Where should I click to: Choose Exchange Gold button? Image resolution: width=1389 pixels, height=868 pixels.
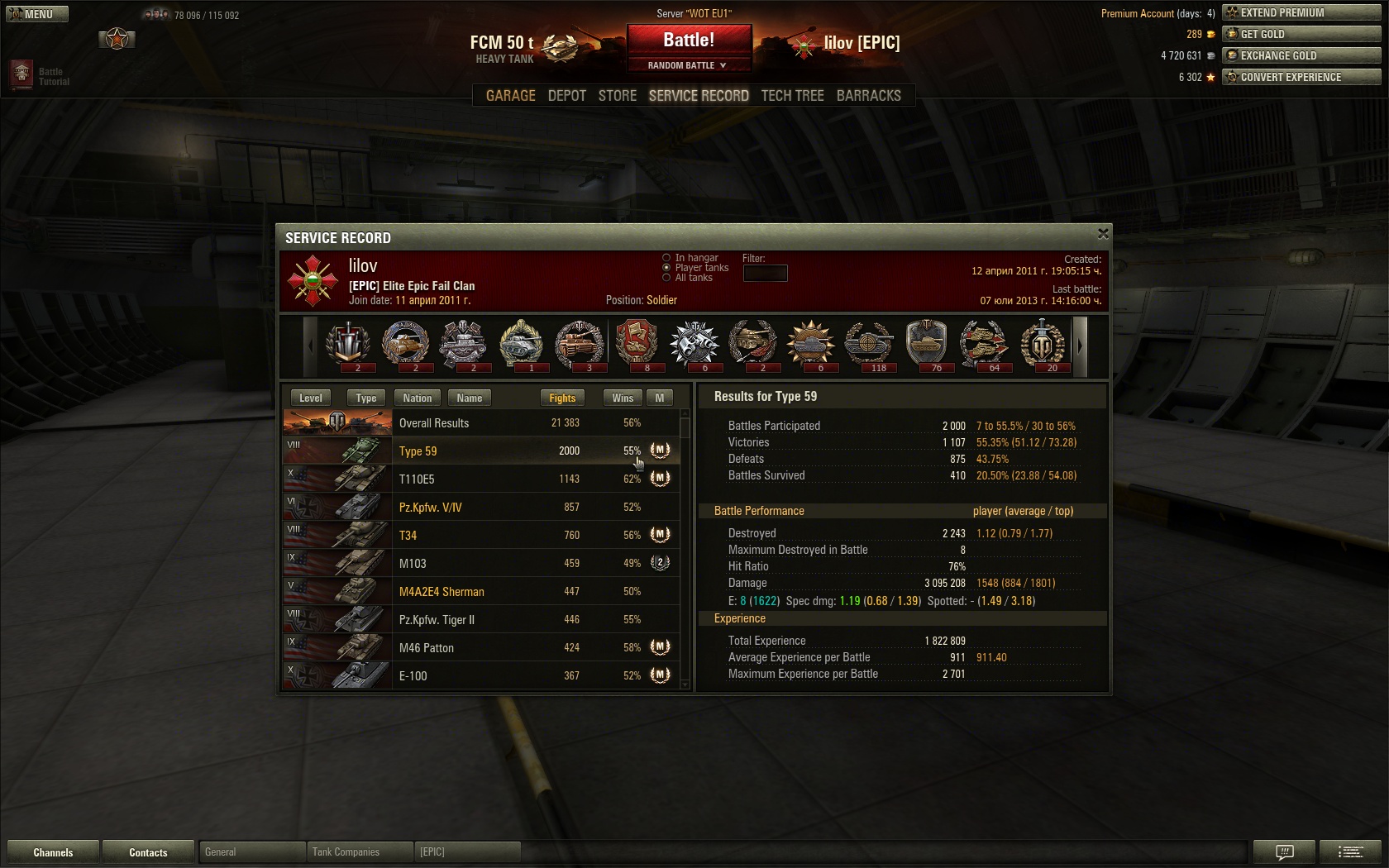coord(1301,55)
